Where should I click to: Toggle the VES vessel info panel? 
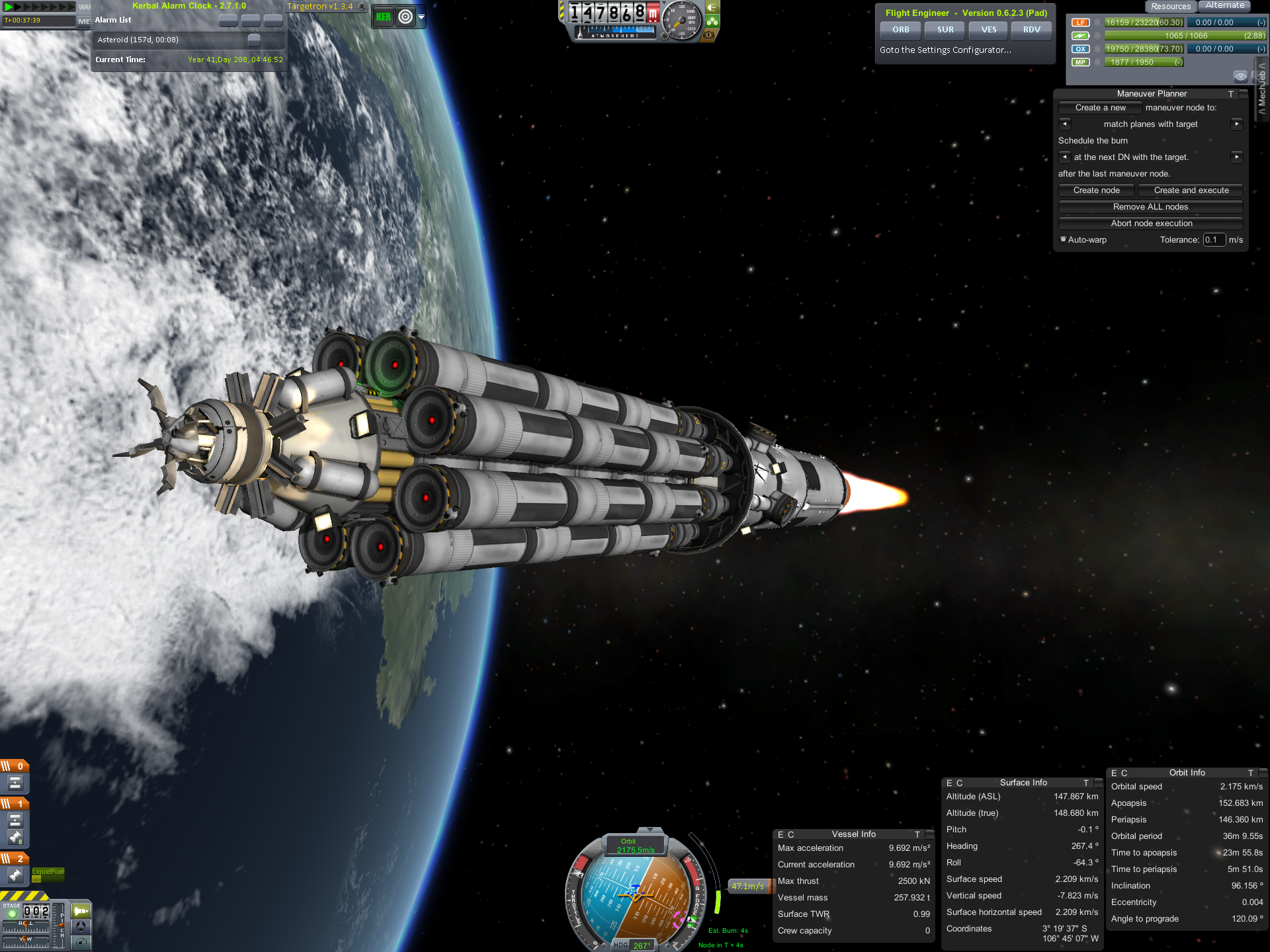(x=989, y=30)
